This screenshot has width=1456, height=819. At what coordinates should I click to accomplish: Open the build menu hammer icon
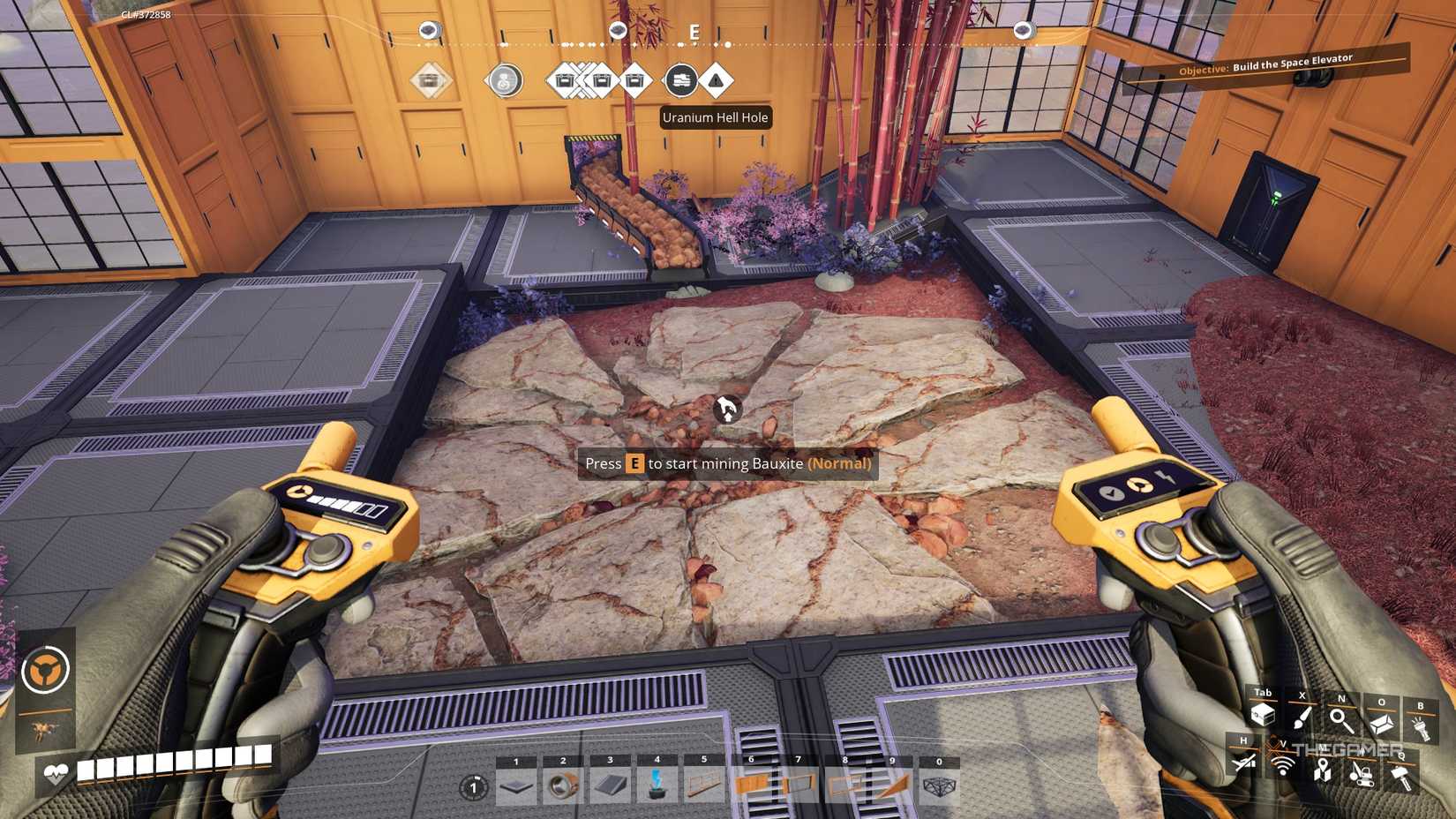(x=1402, y=776)
